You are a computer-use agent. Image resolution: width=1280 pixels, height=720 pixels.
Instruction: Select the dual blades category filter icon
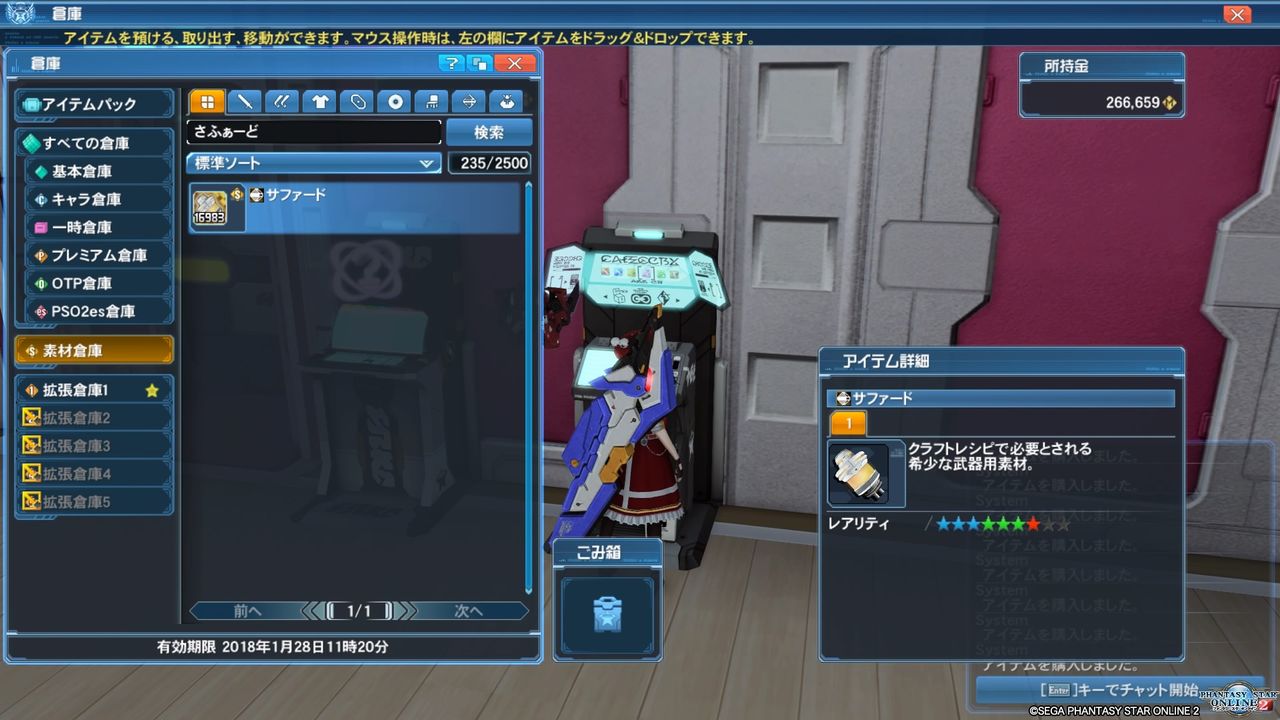pos(281,101)
